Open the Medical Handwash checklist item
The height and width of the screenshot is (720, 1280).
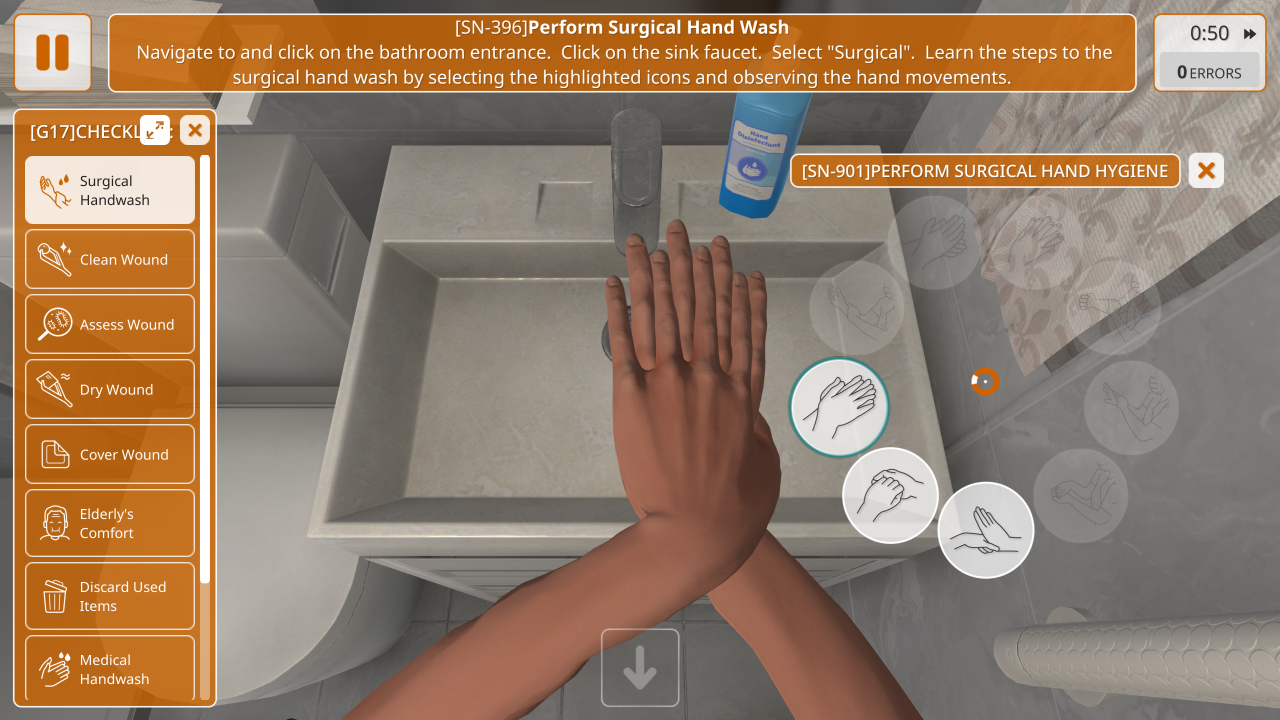click(110, 669)
